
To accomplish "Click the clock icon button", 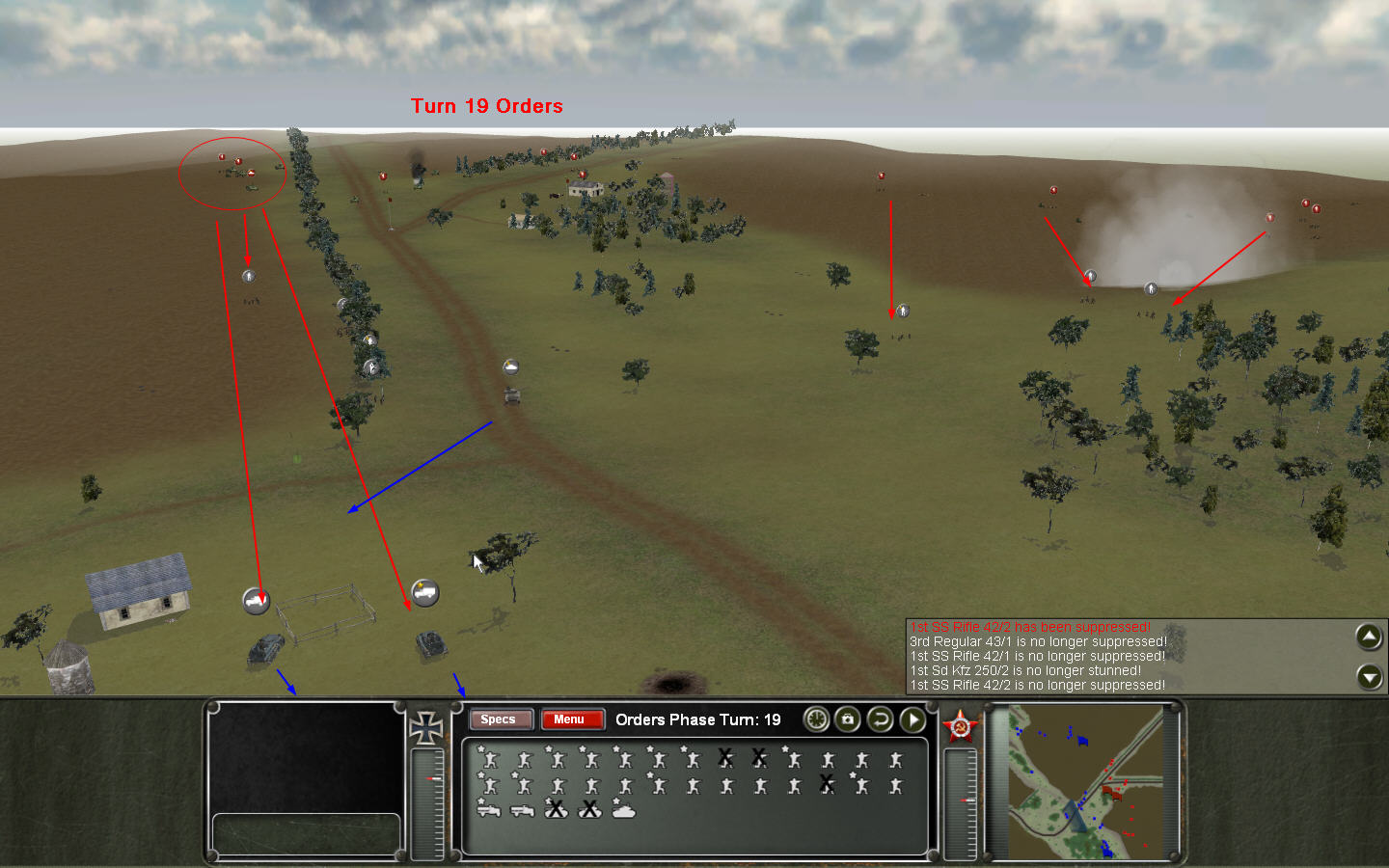I will click(x=816, y=719).
